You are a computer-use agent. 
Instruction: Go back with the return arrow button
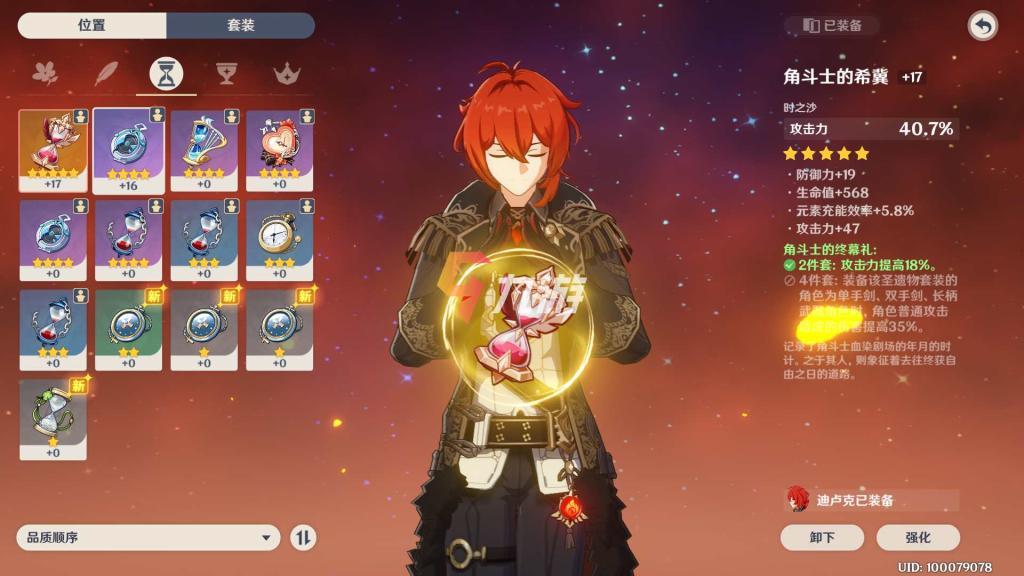coord(982,26)
